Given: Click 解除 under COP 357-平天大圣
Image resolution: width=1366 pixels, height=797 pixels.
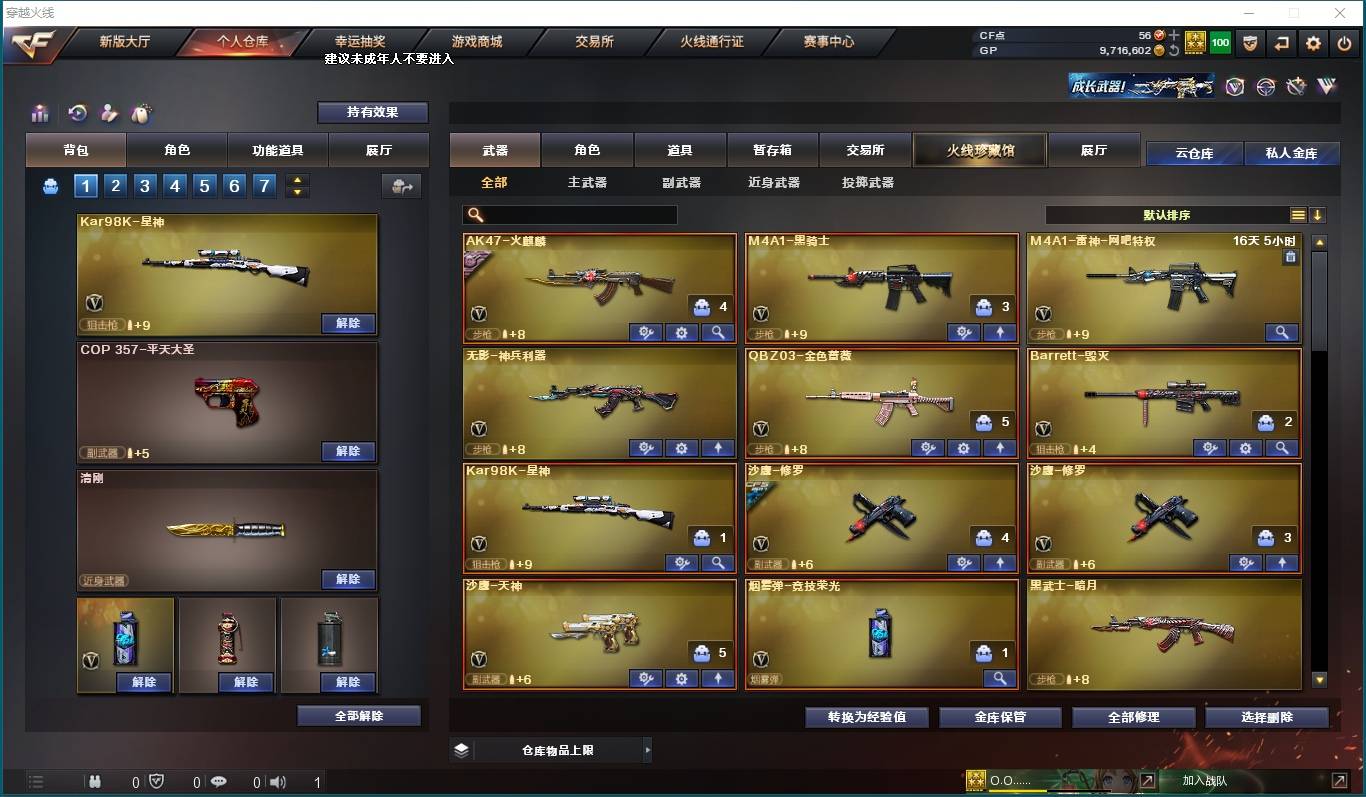Looking at the screenshot, I should coord(348,451).
